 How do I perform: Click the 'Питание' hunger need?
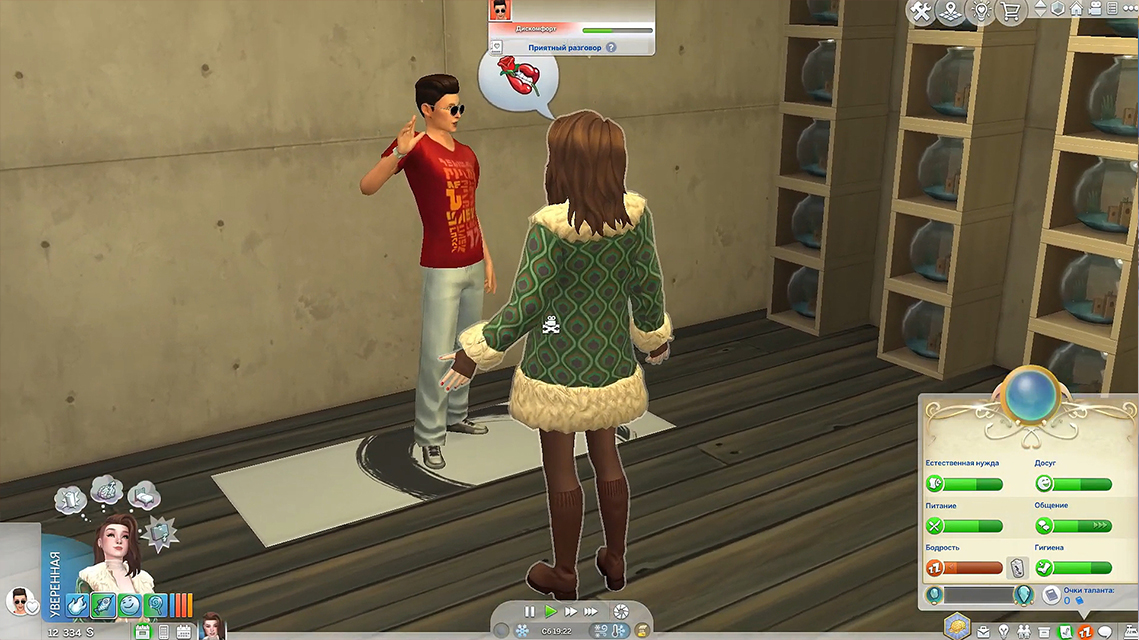(964, 526)
